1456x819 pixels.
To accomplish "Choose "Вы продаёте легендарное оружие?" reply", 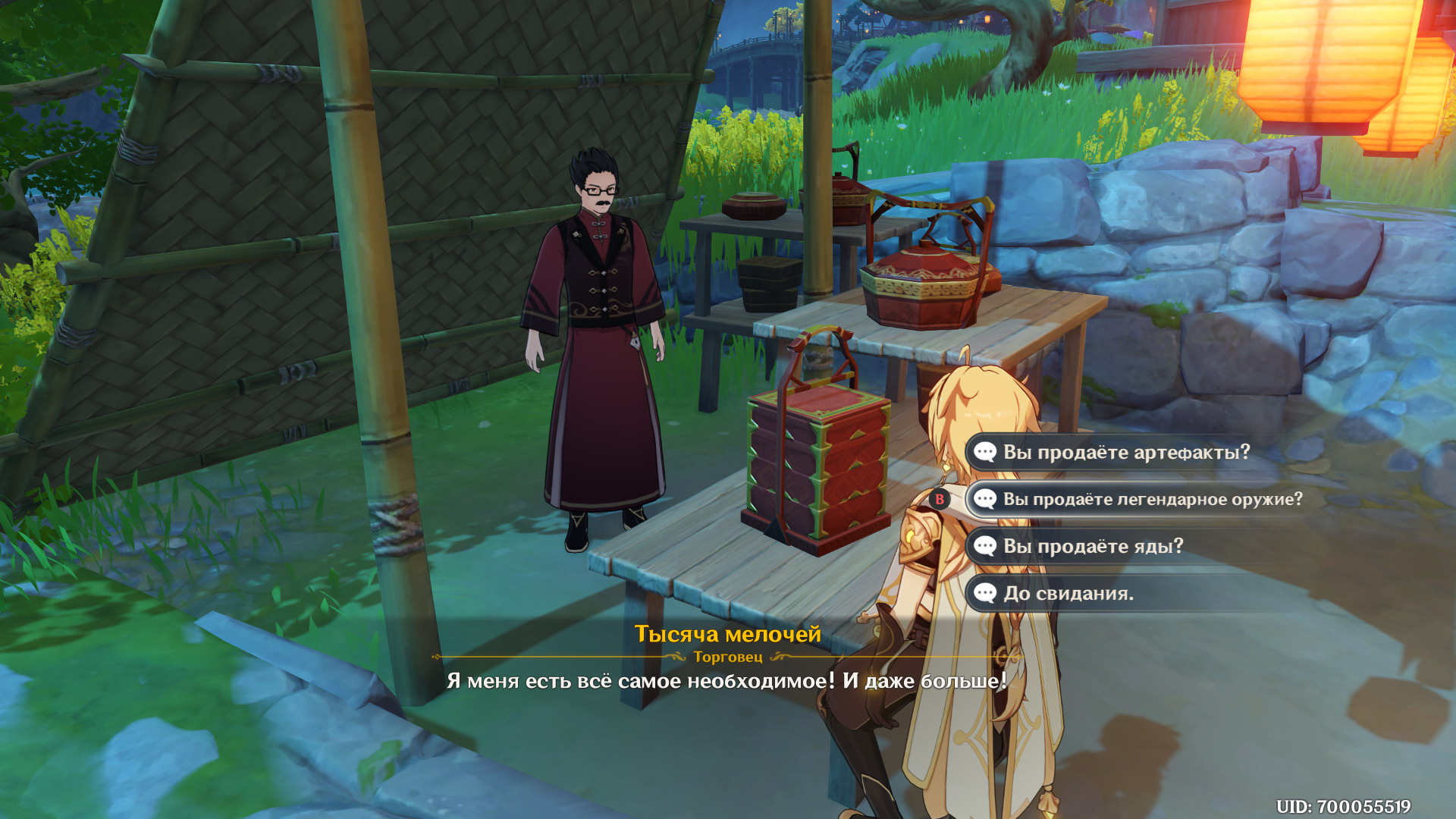I will click(1151, 500).
